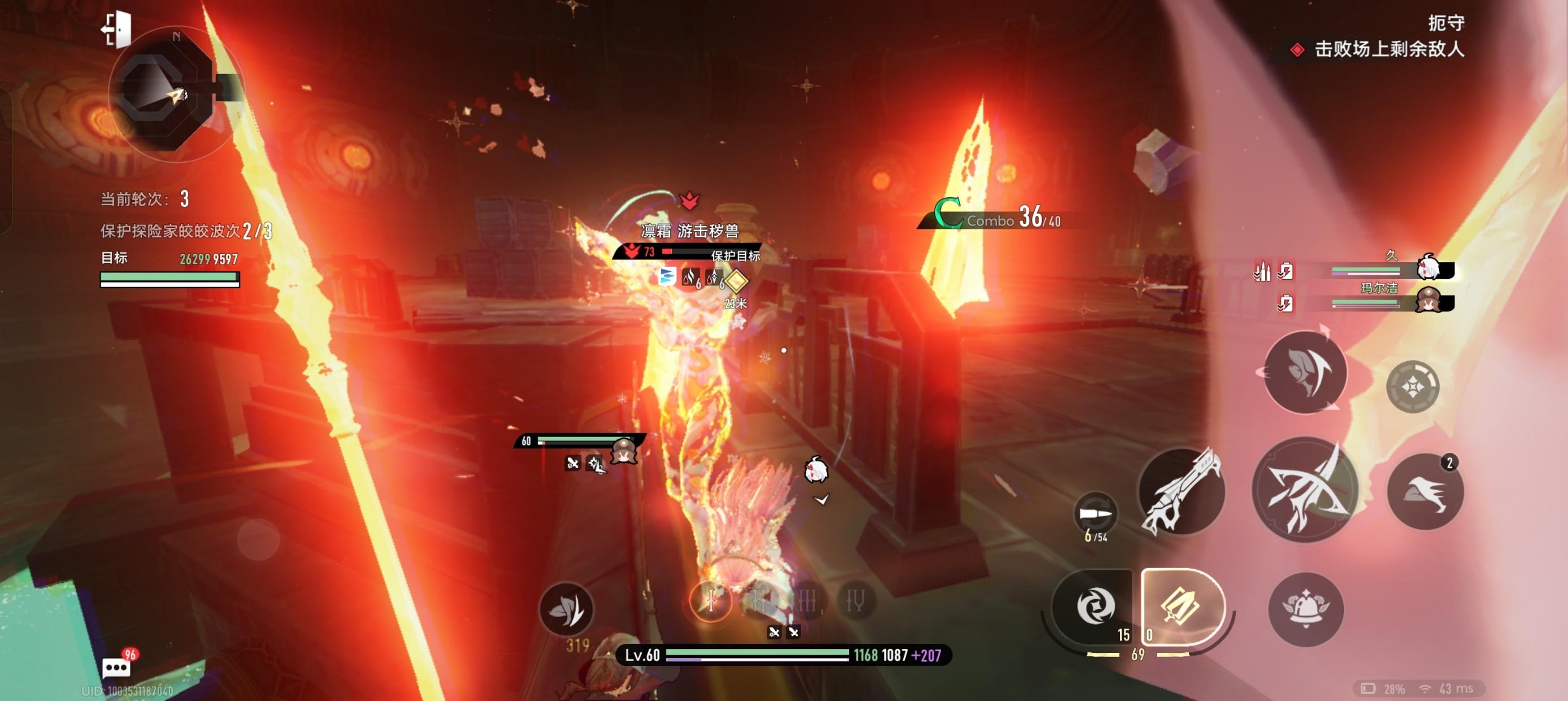Open the circular minimap
This screenshot has height=701, width=1568.
pyautogui.click(x=166, y=94)
